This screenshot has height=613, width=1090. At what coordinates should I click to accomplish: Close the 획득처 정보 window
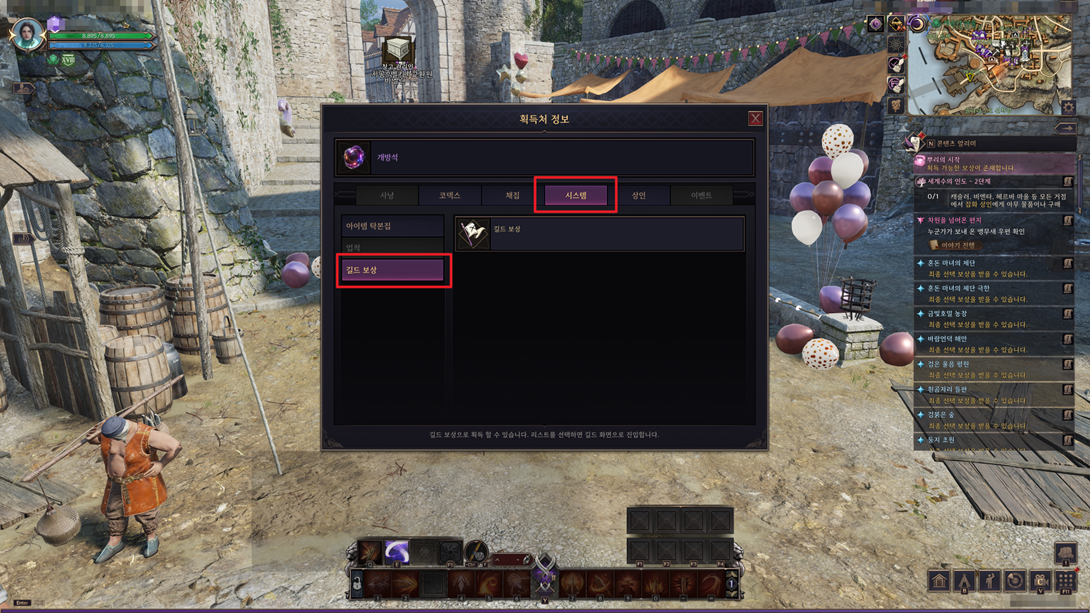755,119
